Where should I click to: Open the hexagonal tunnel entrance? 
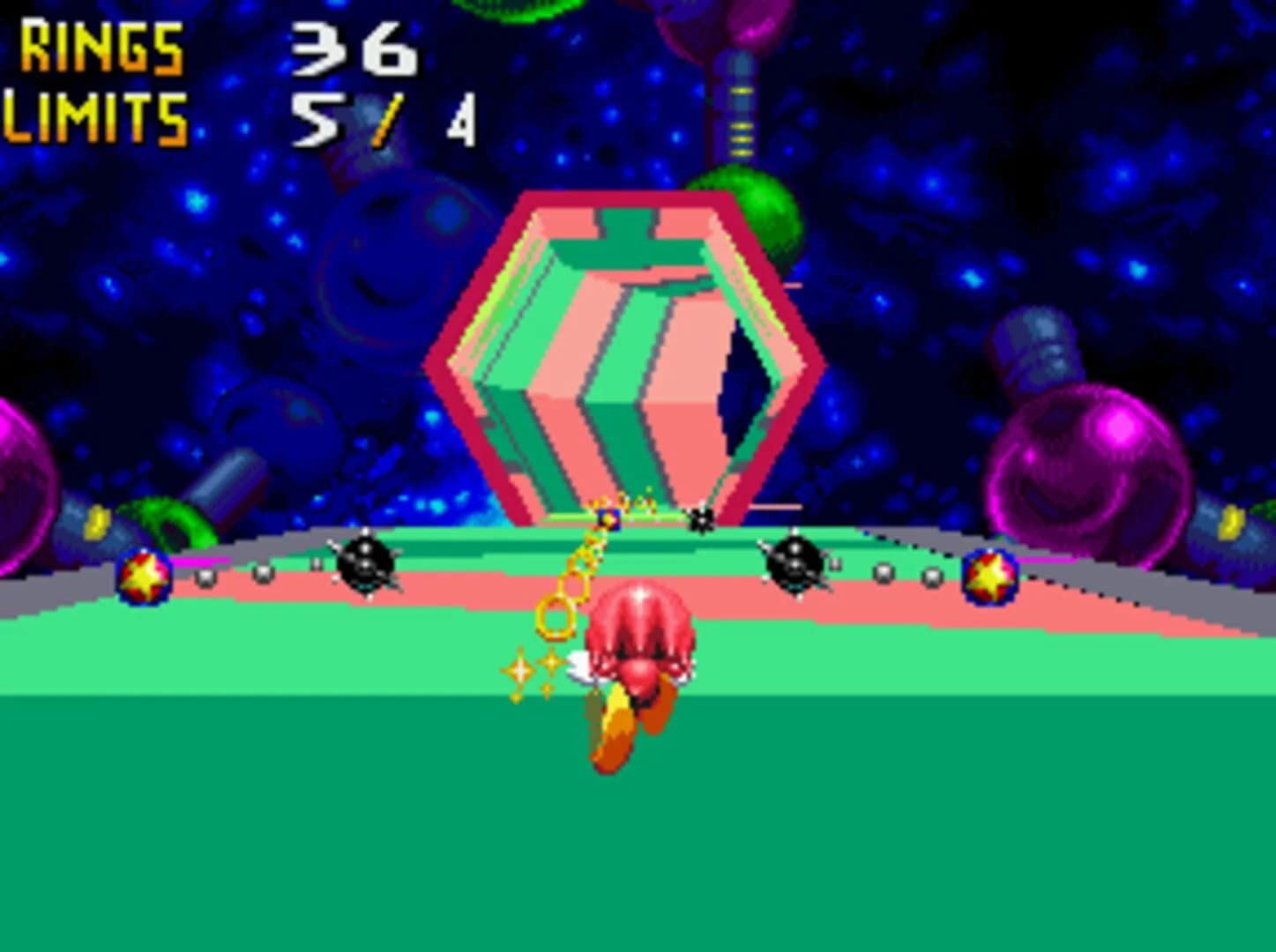(626, 353)
